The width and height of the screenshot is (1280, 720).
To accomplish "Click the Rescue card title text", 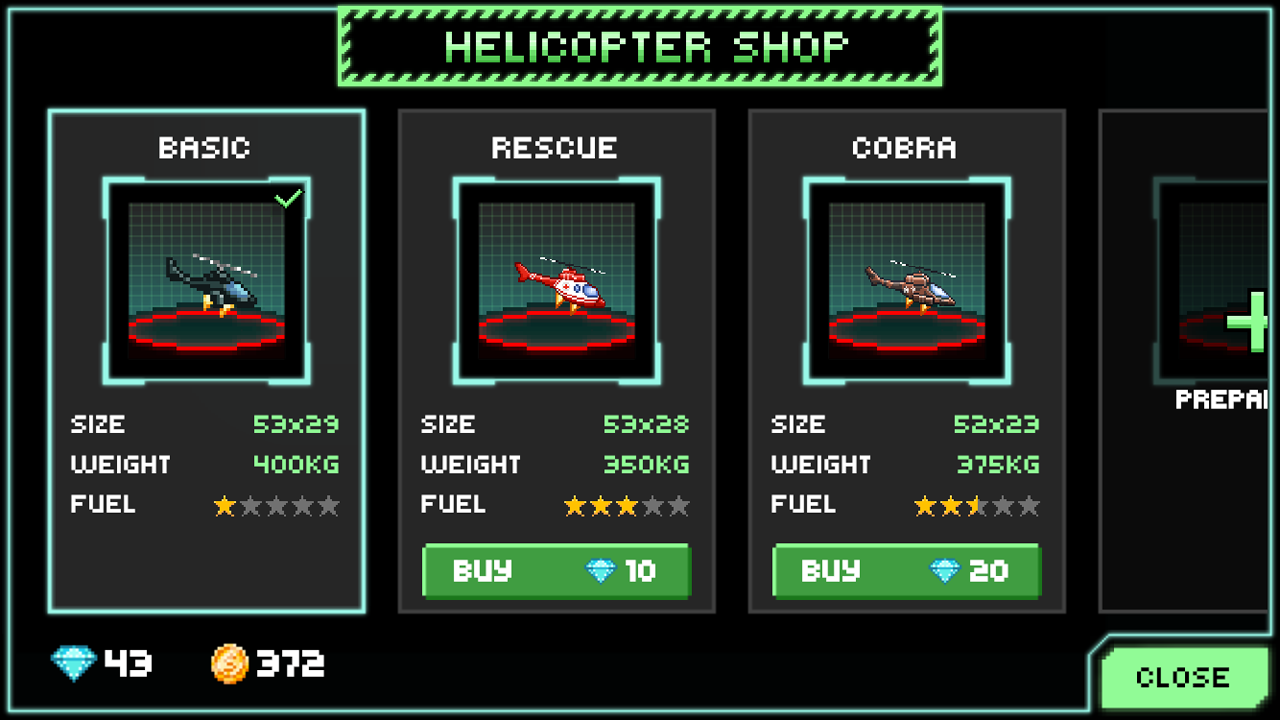I will point(556,147).
